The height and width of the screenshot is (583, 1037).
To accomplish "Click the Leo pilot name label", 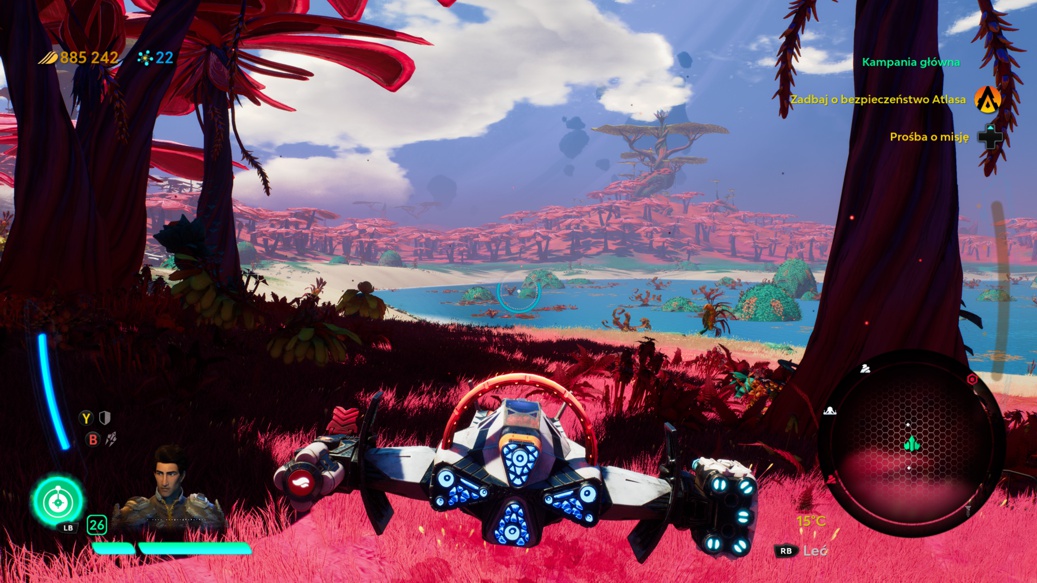I will 815,551.
